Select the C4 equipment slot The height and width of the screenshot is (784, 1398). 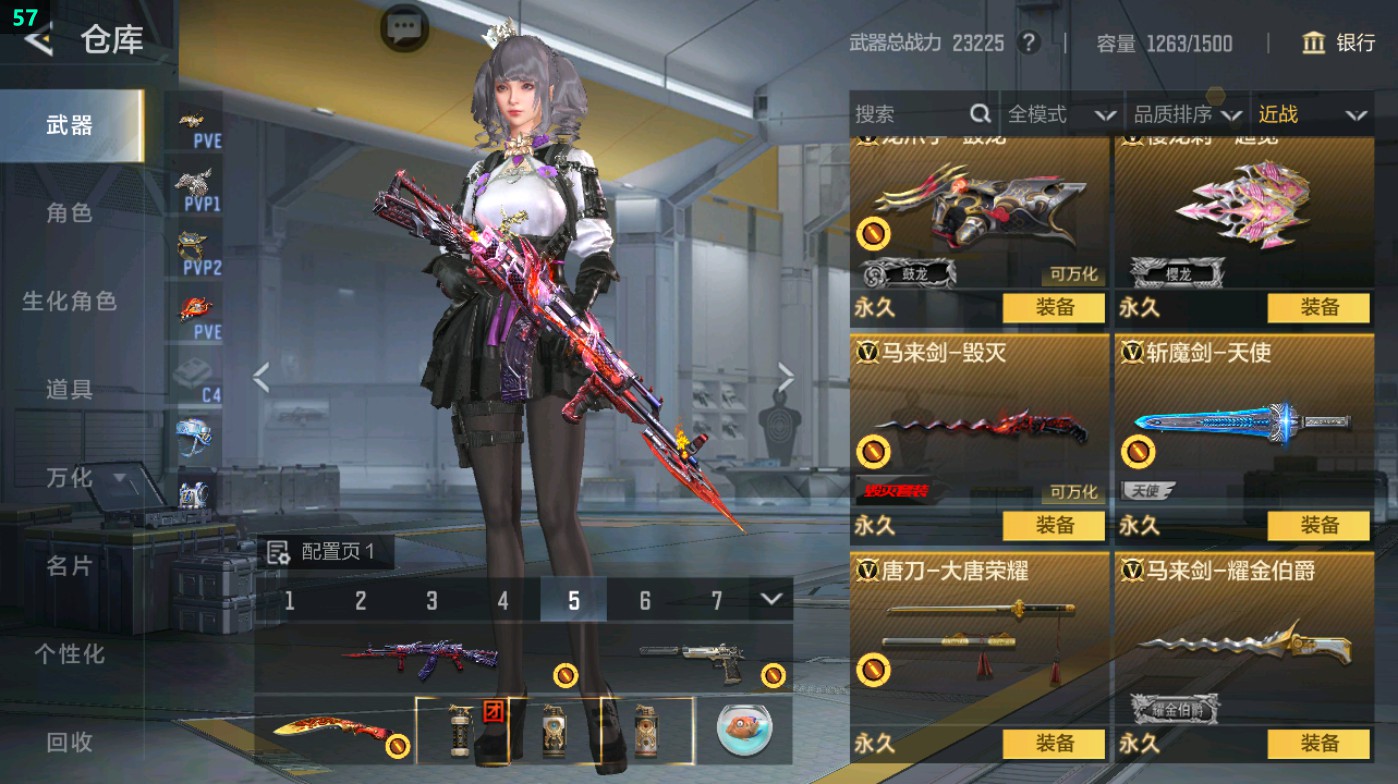[x=196, y=372]
